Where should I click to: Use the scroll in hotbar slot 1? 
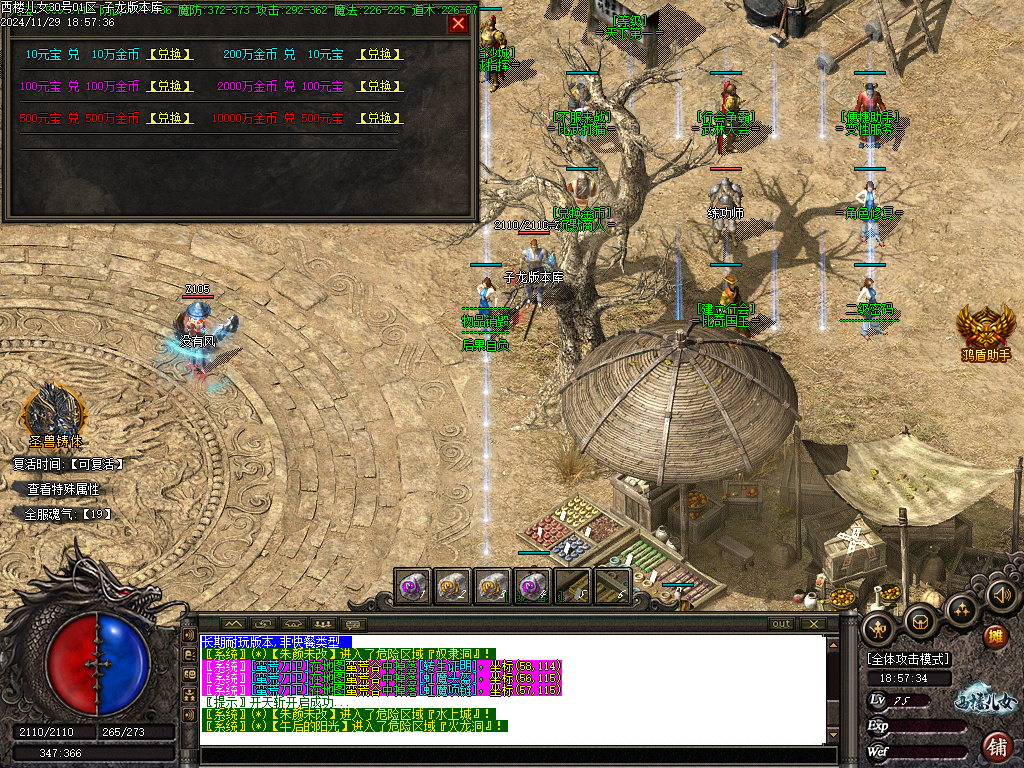[x=413, y=586]
